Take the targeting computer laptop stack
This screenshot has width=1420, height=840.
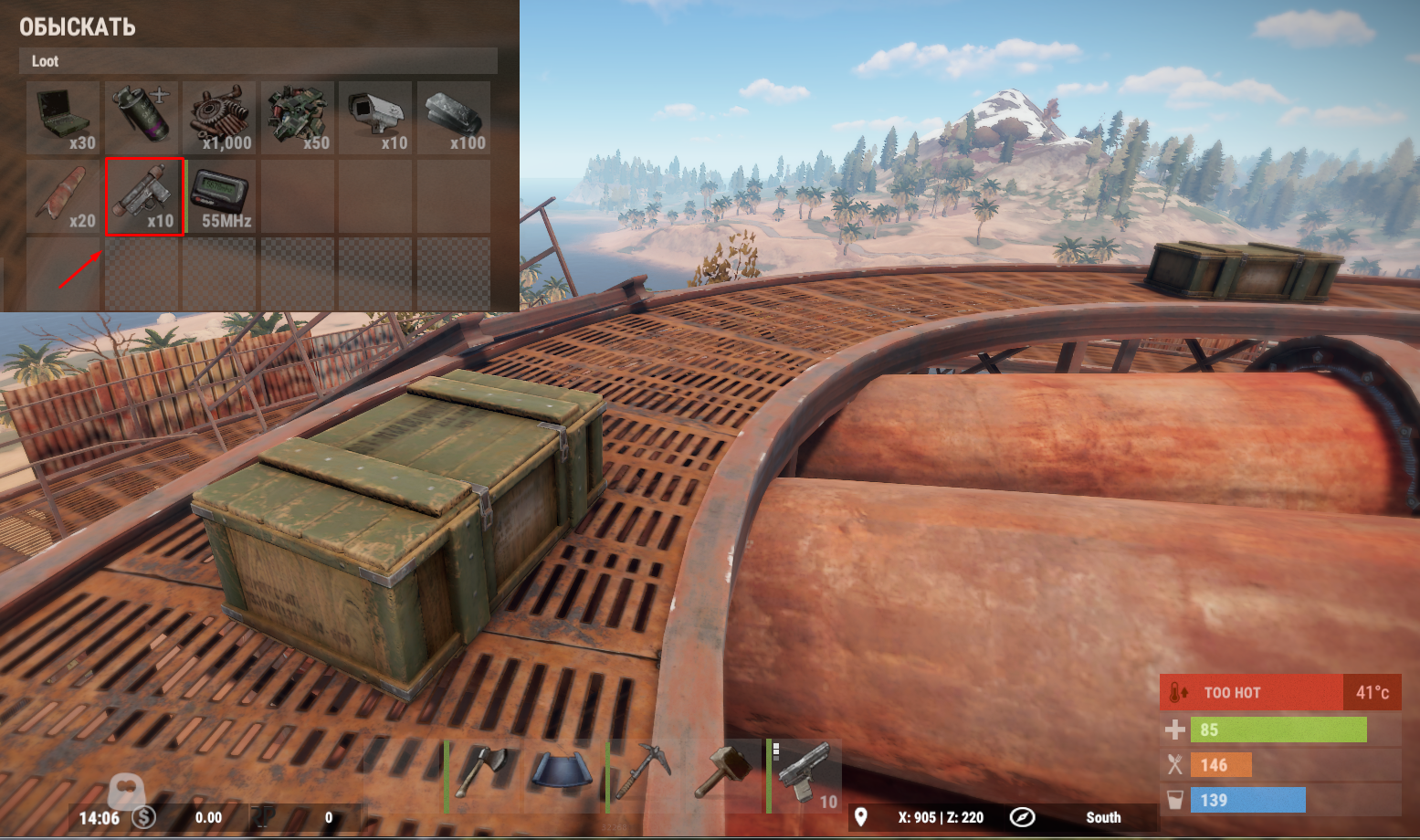pyautogui.click(x=63, y=118)
